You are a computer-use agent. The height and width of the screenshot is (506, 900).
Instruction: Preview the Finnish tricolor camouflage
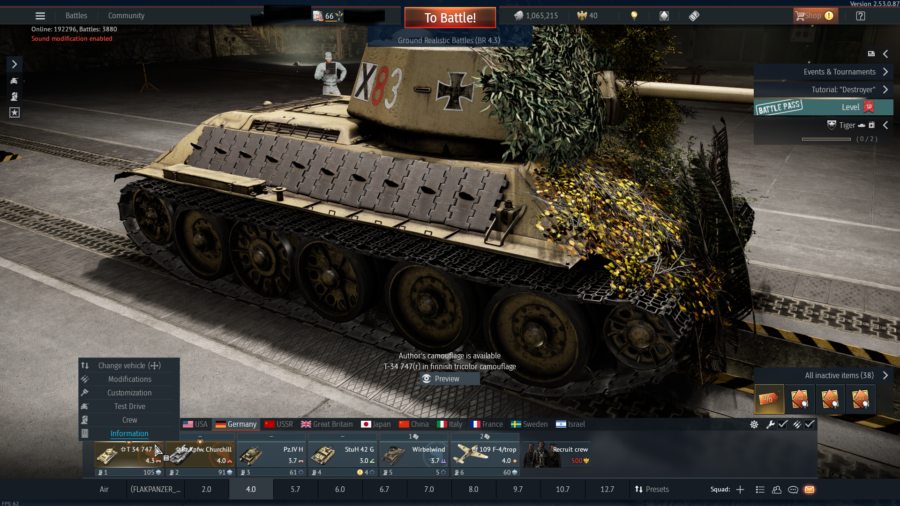442,379
